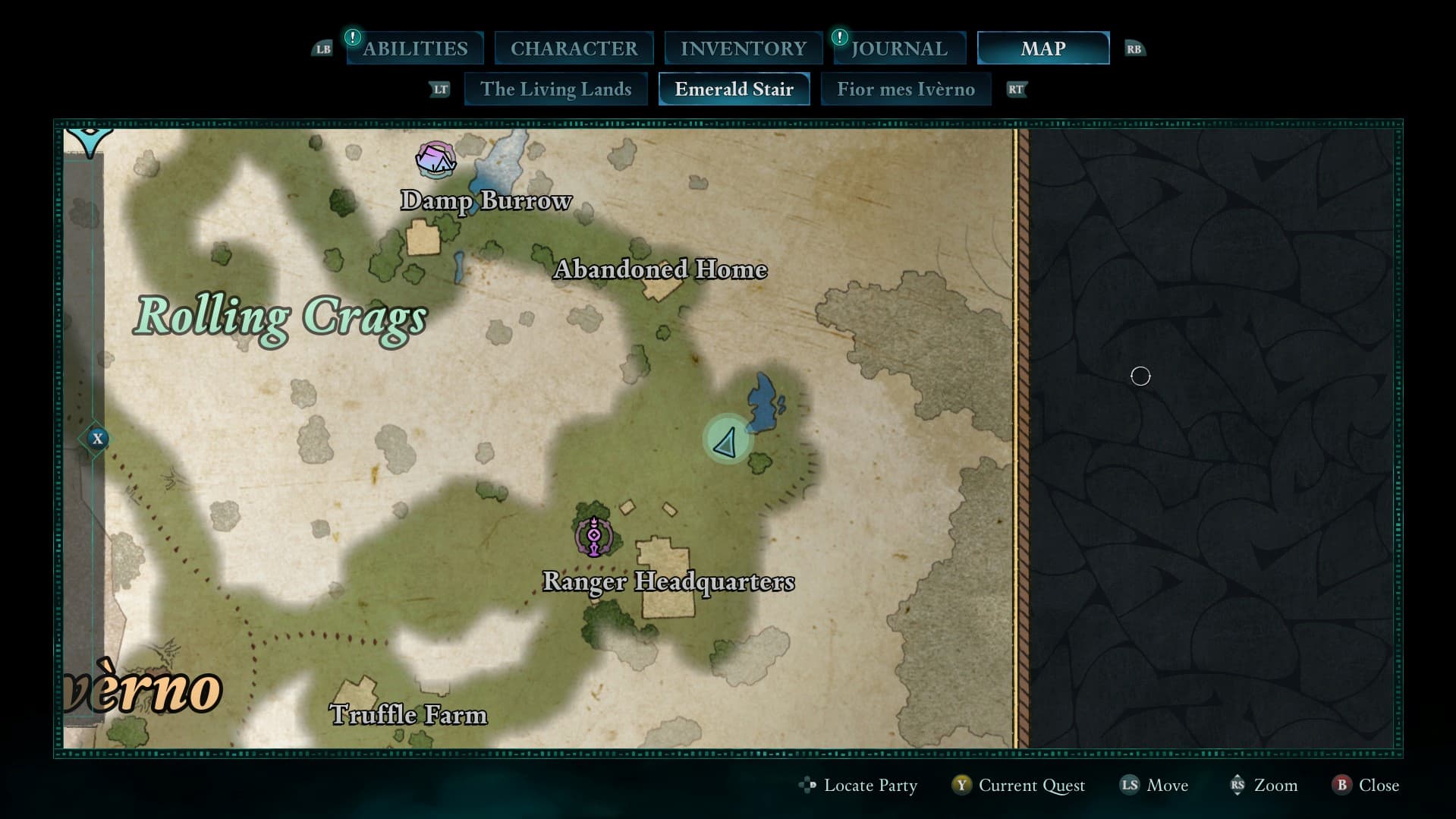Select the Emerald Stair region tab
Image resolution: width=1456 pixels, height=819 pixels.
[x=734, y=90]
